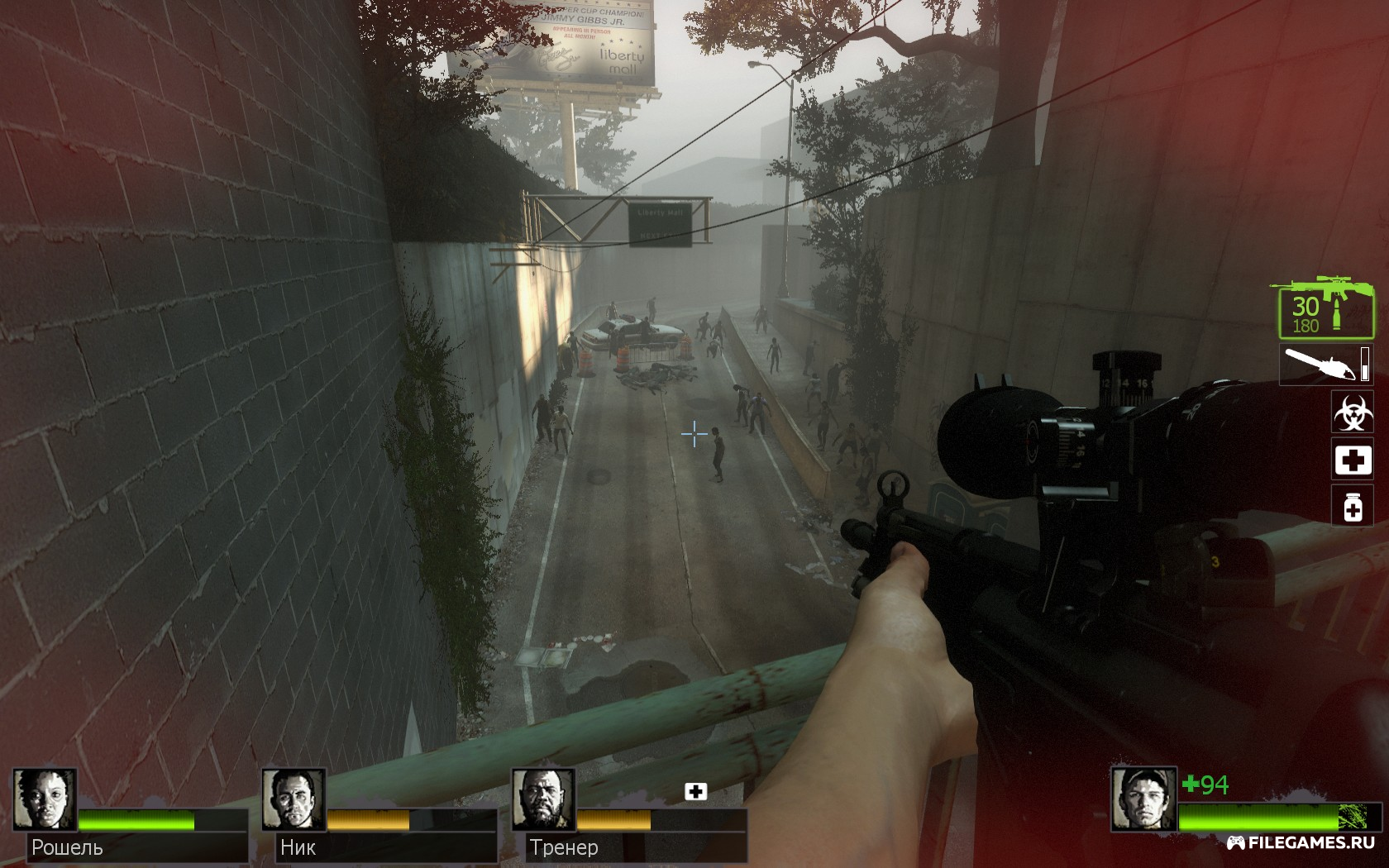Viewport: 1389px width, 868px height.
Task: Choose the first aid kit slot
Action: tap(1352, 460)
